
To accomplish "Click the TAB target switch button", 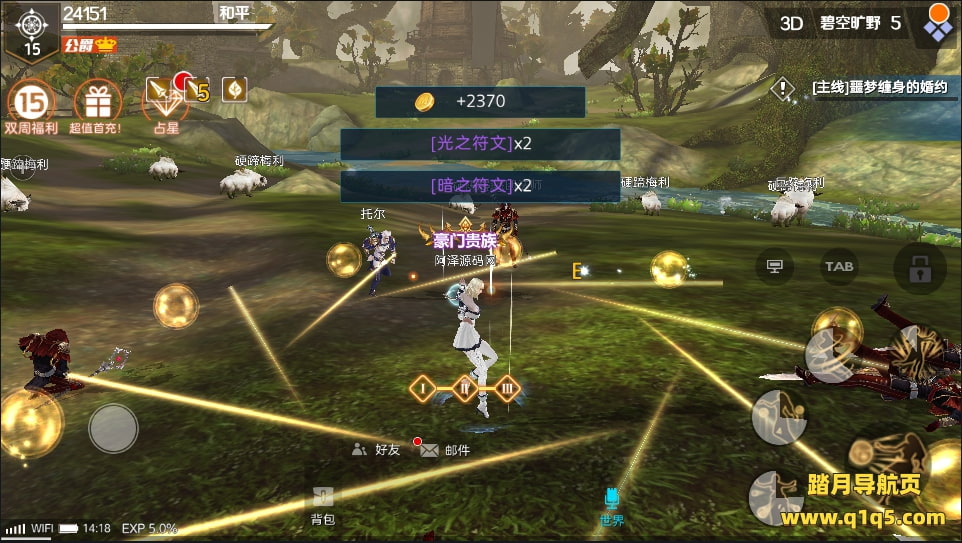I will (x=838, y=266).
